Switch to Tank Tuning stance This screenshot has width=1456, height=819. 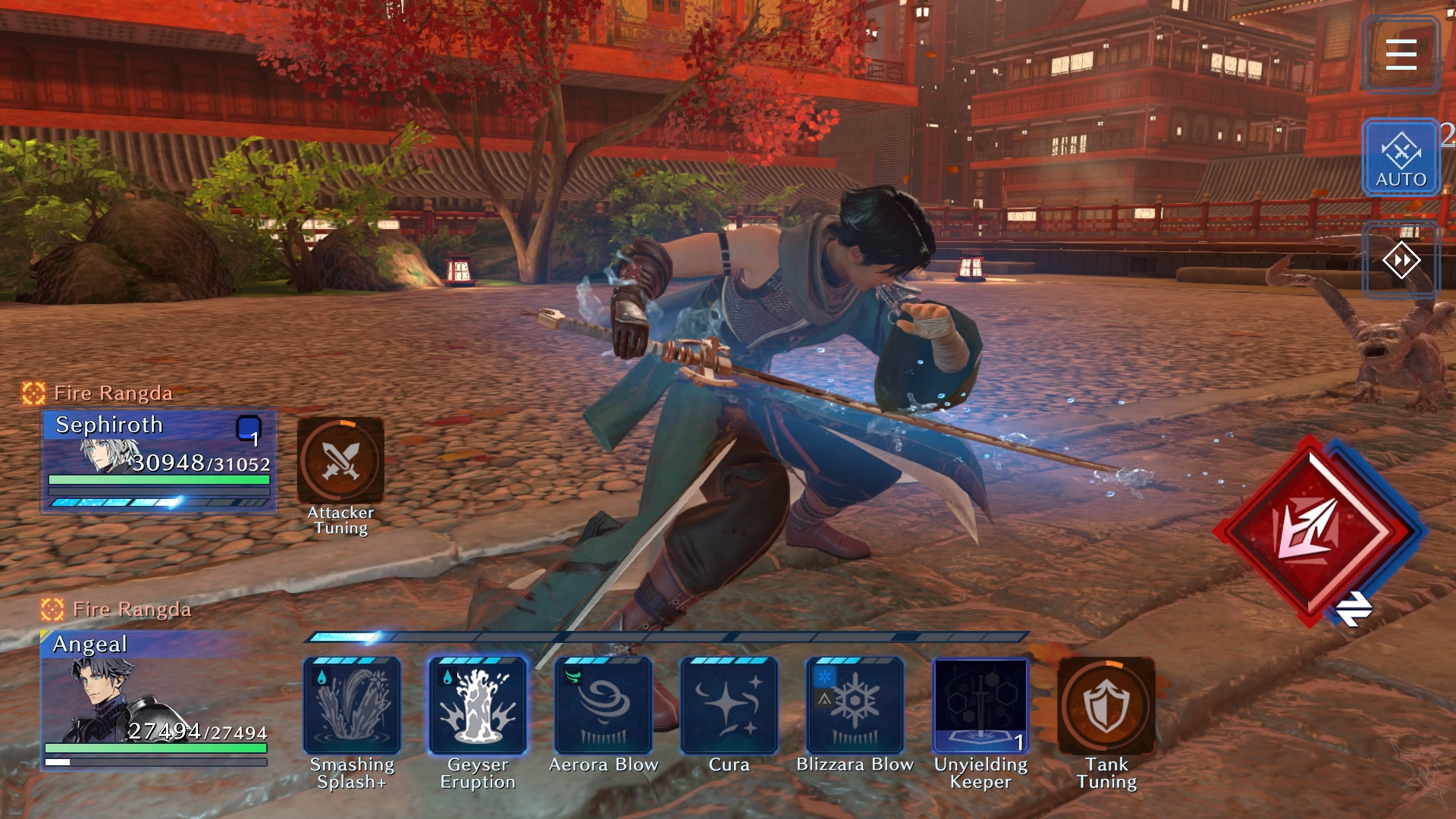(x=1106, y=706)
